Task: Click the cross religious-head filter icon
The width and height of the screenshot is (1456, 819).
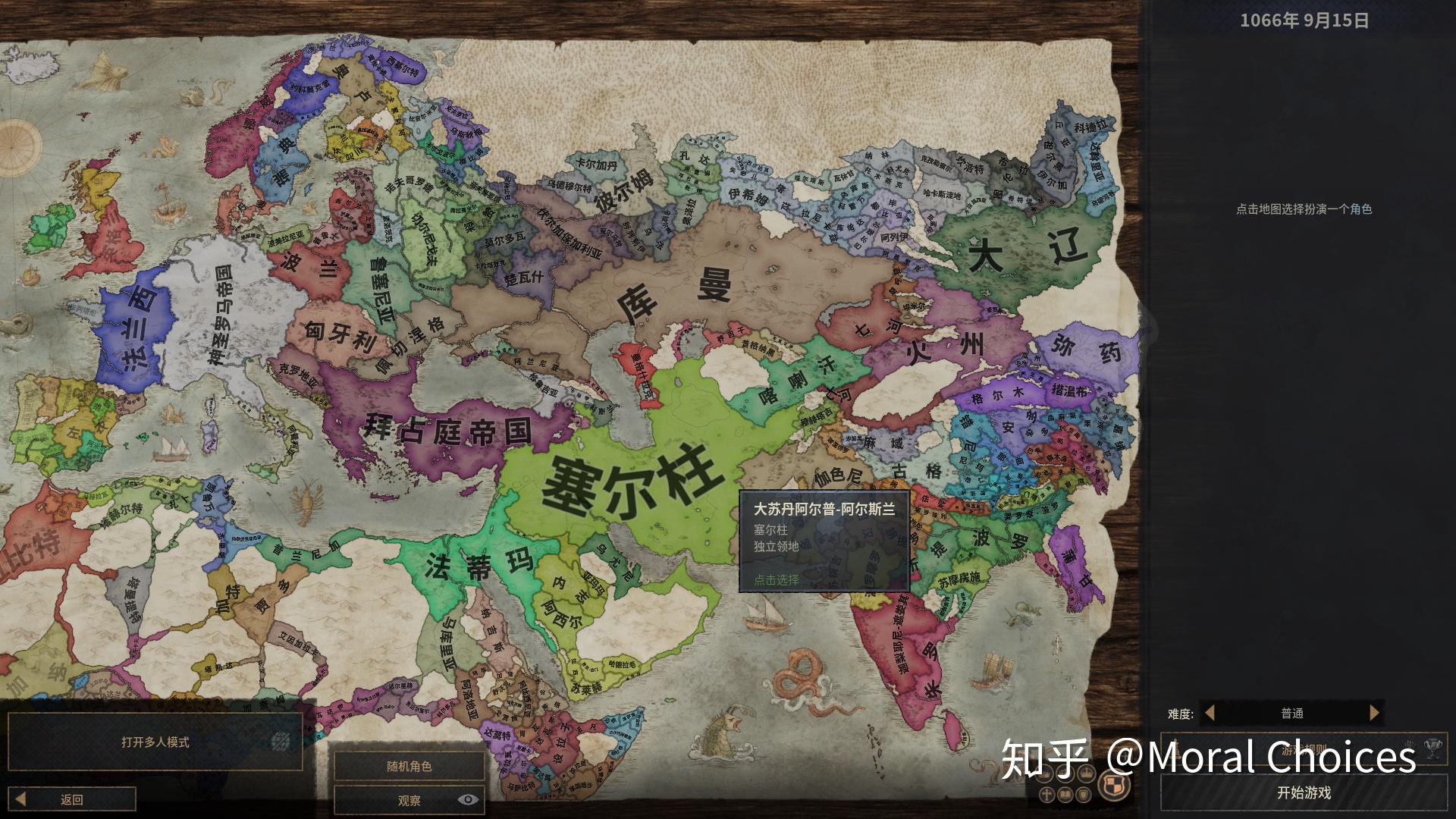Action: 1046,795
